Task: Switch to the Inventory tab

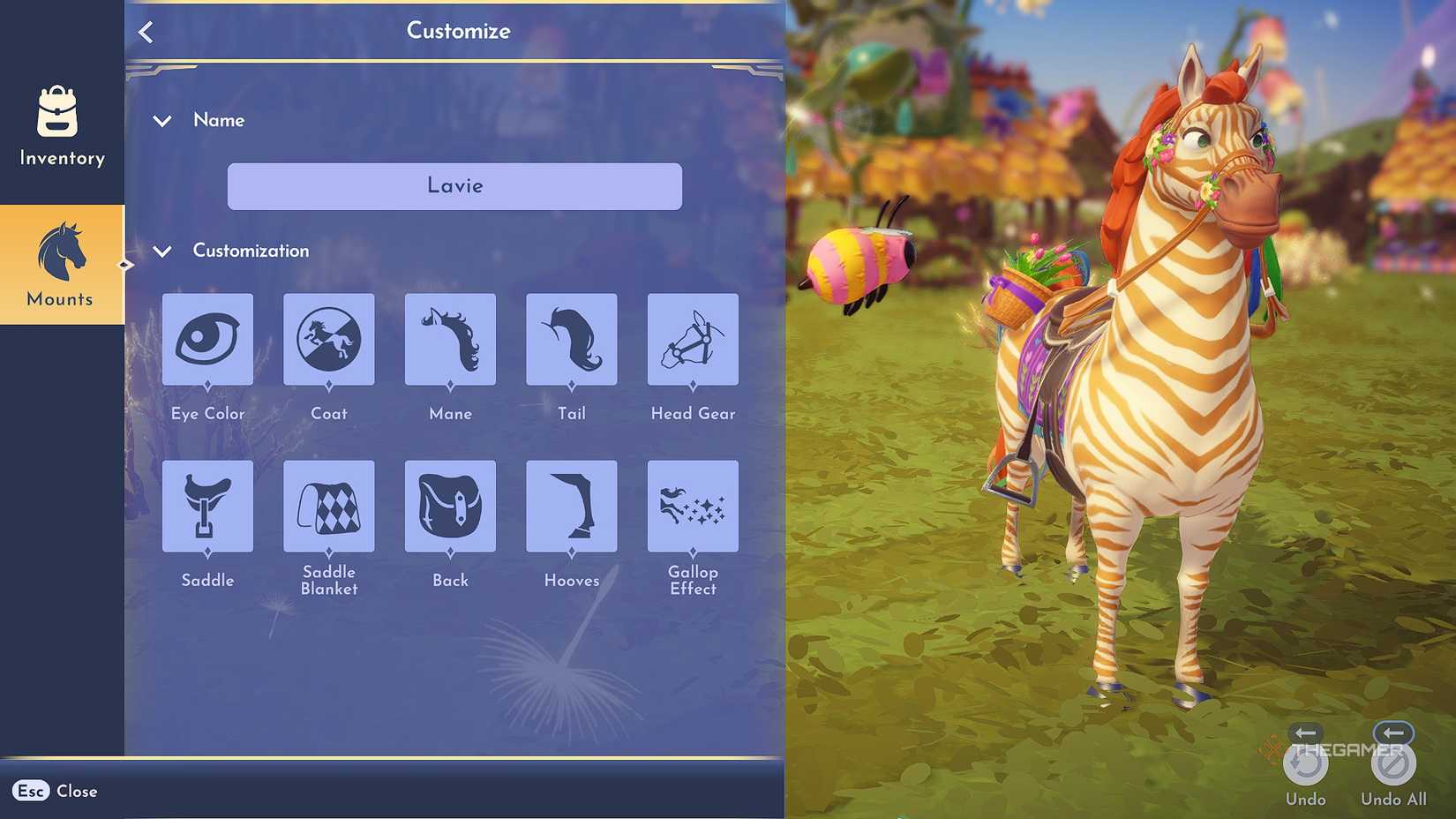Action: pos(60,131)
